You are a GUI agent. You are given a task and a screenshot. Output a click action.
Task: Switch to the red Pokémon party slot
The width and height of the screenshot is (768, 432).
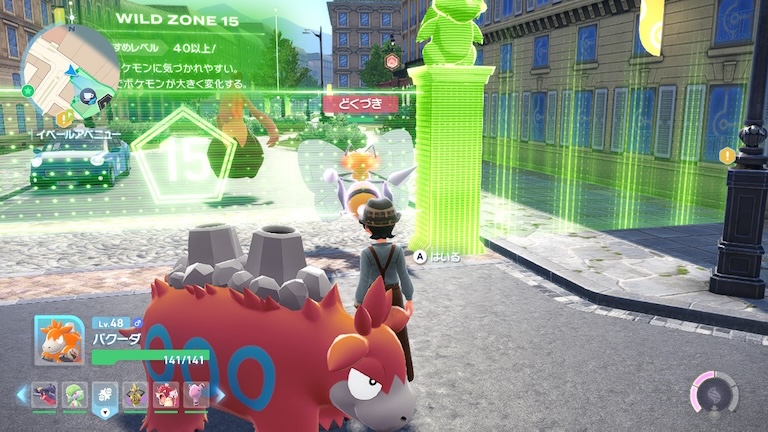coord(166,395)
